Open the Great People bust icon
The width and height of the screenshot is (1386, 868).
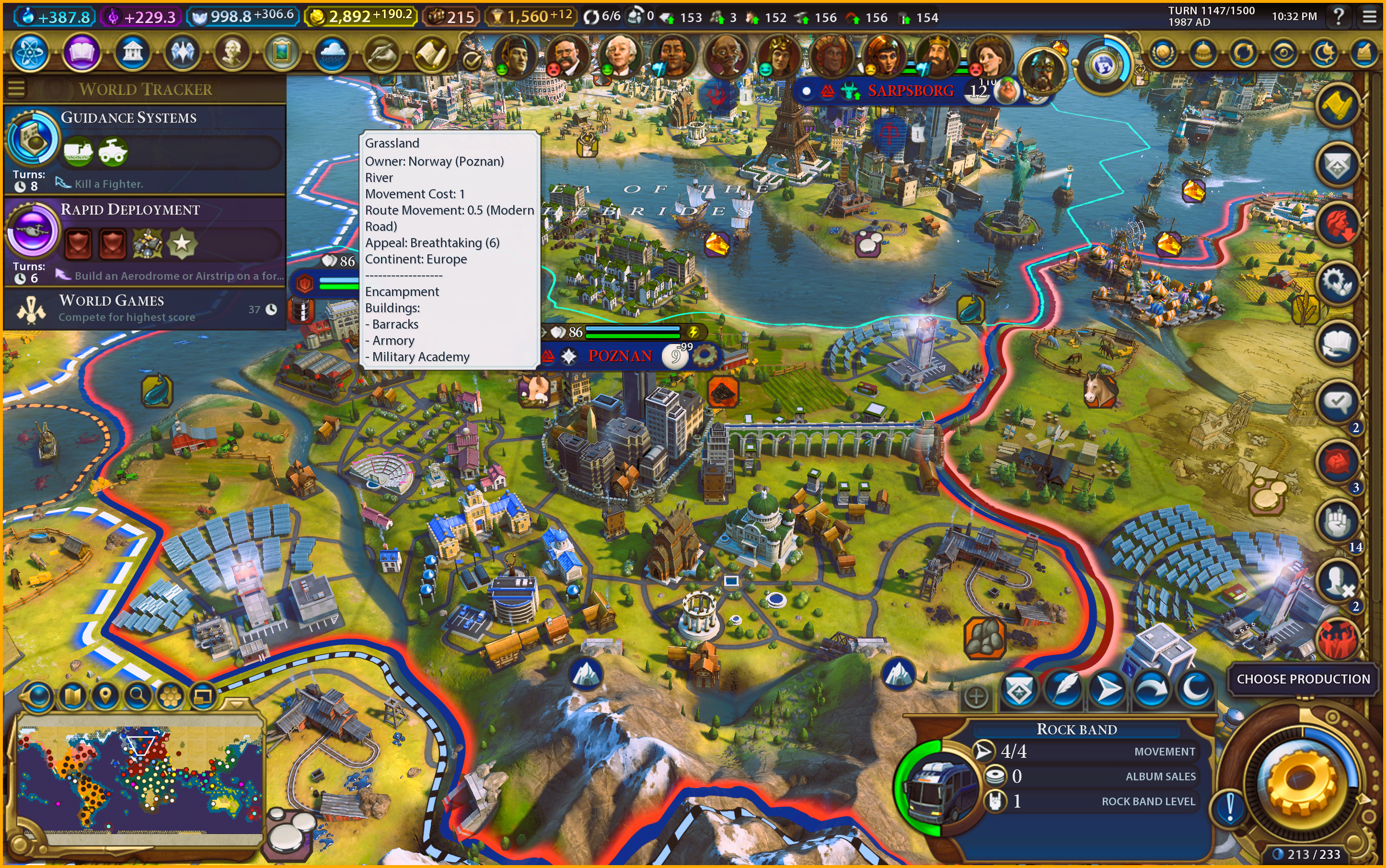coord(231,53)
